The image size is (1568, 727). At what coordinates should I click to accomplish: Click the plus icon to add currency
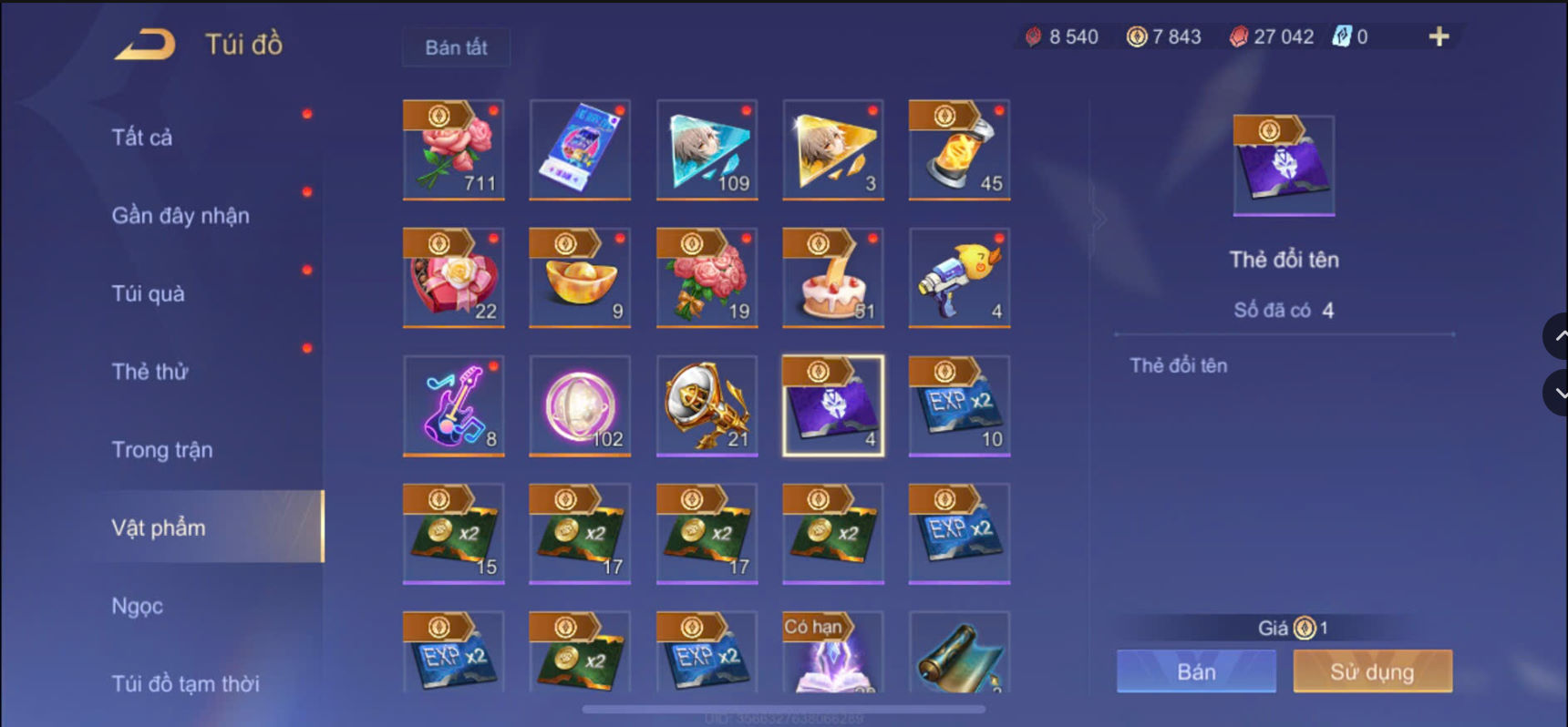(x=1439, y=38)
